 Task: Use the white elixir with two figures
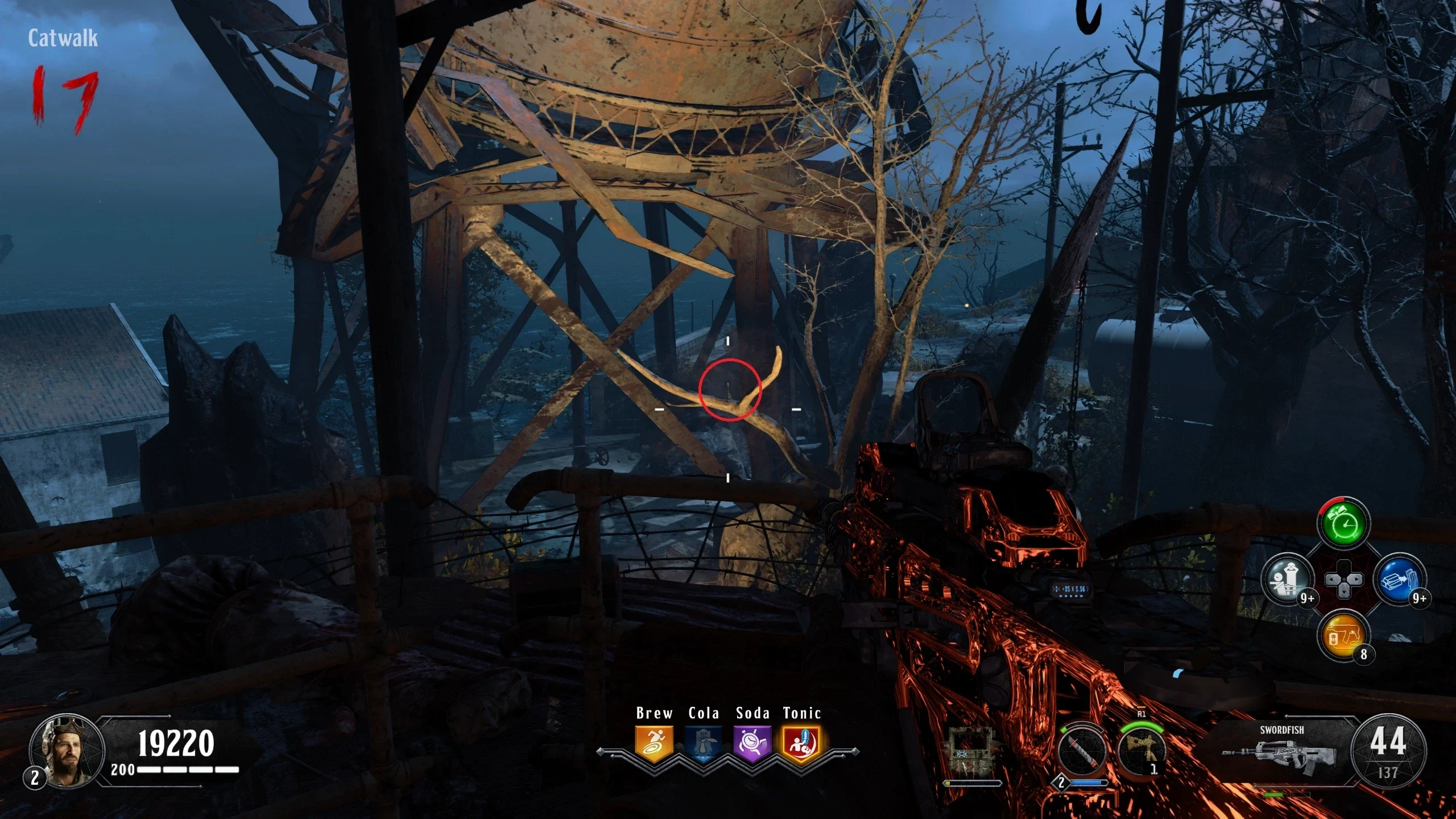pos(1288,580)
